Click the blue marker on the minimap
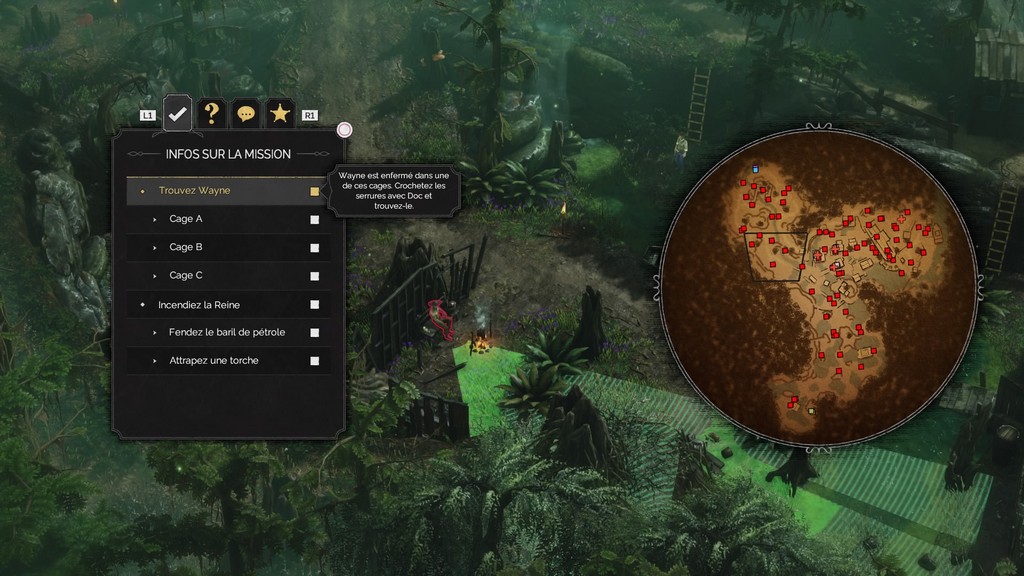This screenshot has height=576, width=1024. (x=756, y=169)
